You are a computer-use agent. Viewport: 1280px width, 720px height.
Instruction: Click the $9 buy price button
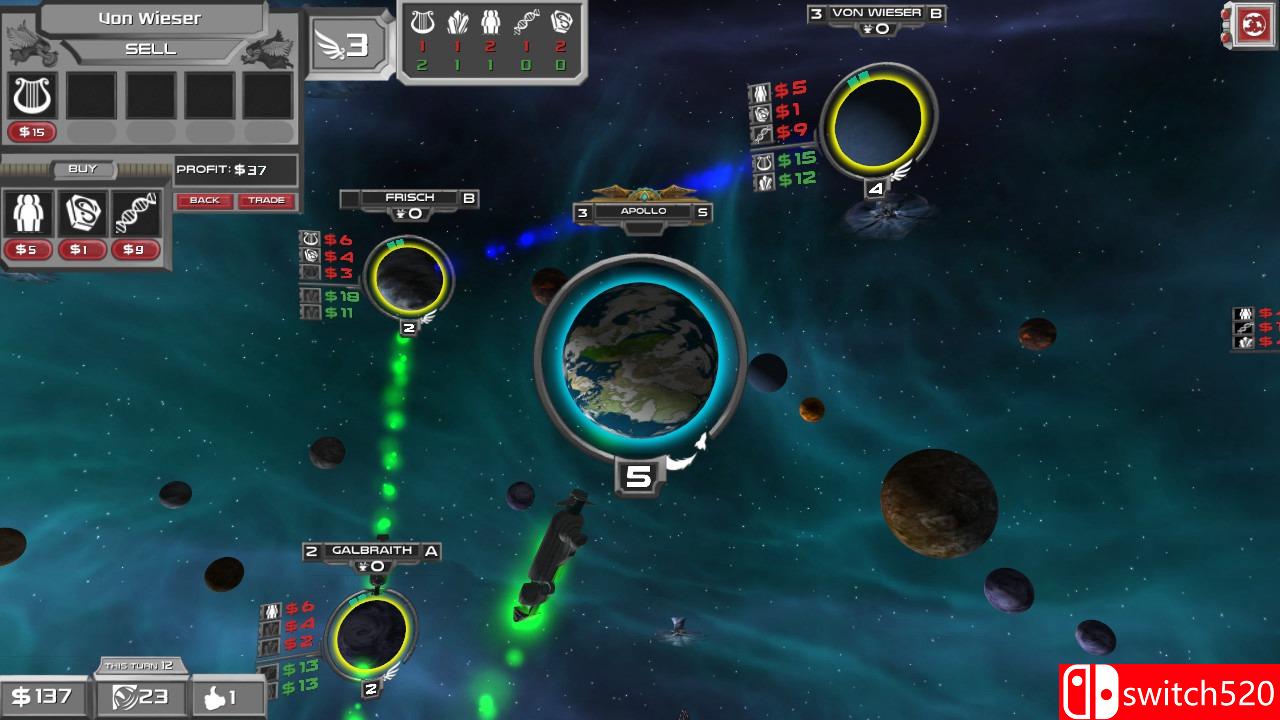click(134, 250)
